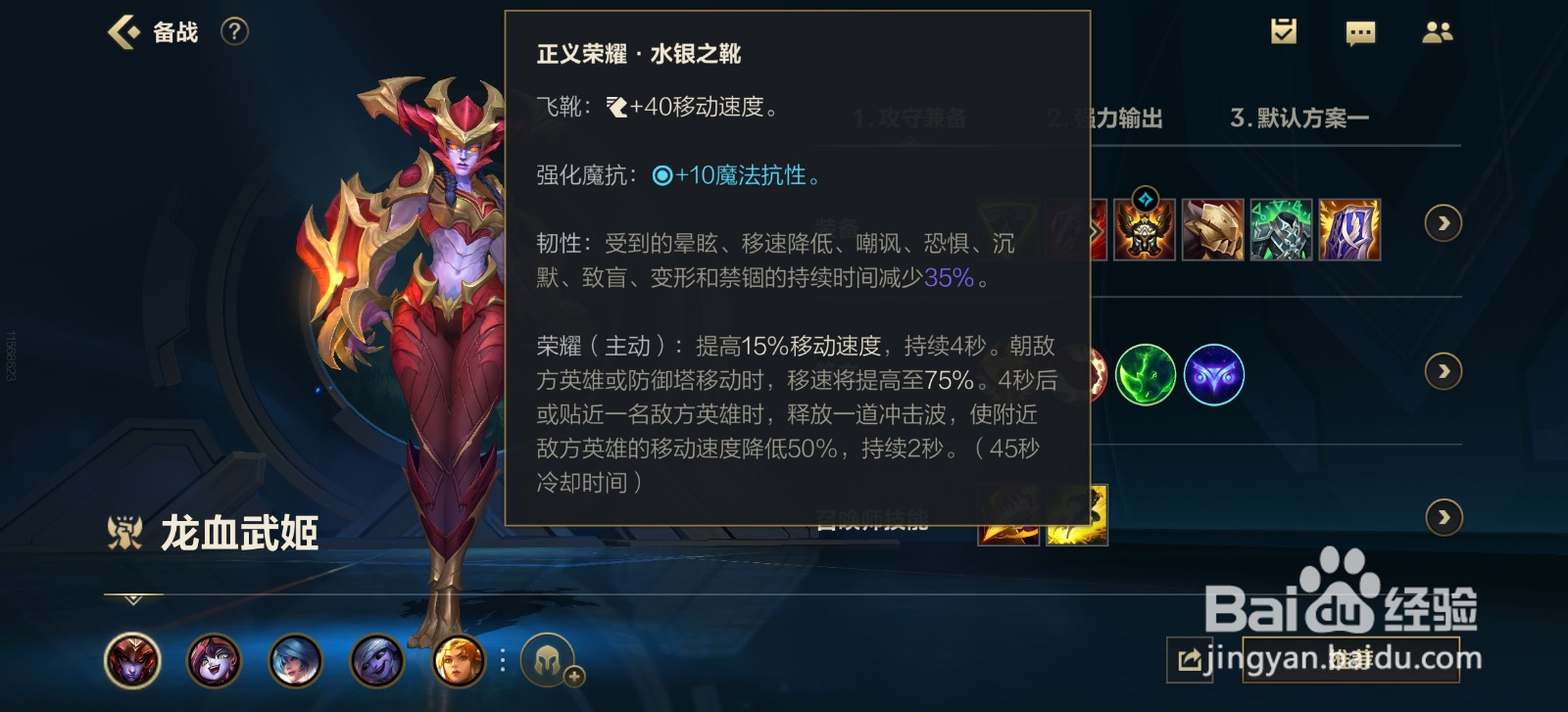Select the blonde Lux champion avatar

(x=458, y=661)
